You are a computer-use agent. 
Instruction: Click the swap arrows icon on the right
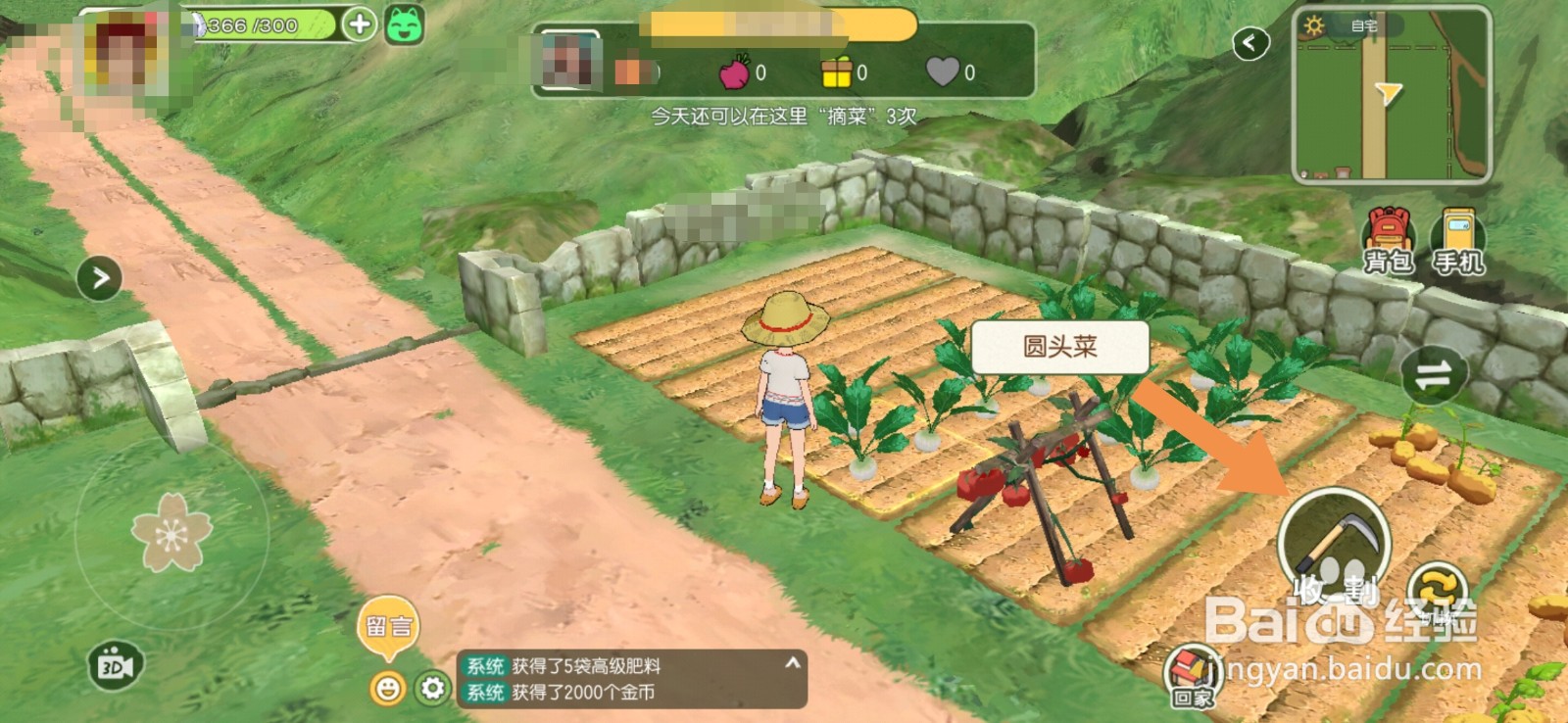click(1434, 375)
